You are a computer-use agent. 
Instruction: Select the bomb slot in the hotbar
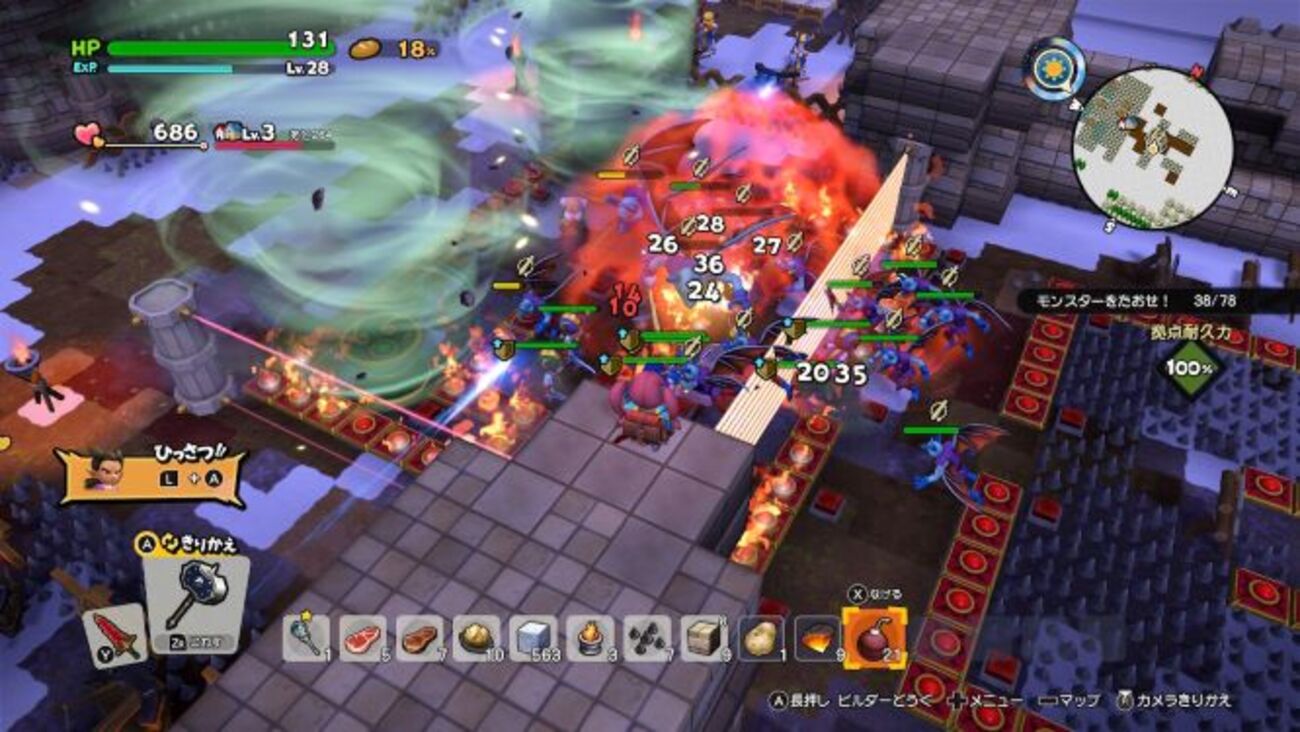coord(874,637)
